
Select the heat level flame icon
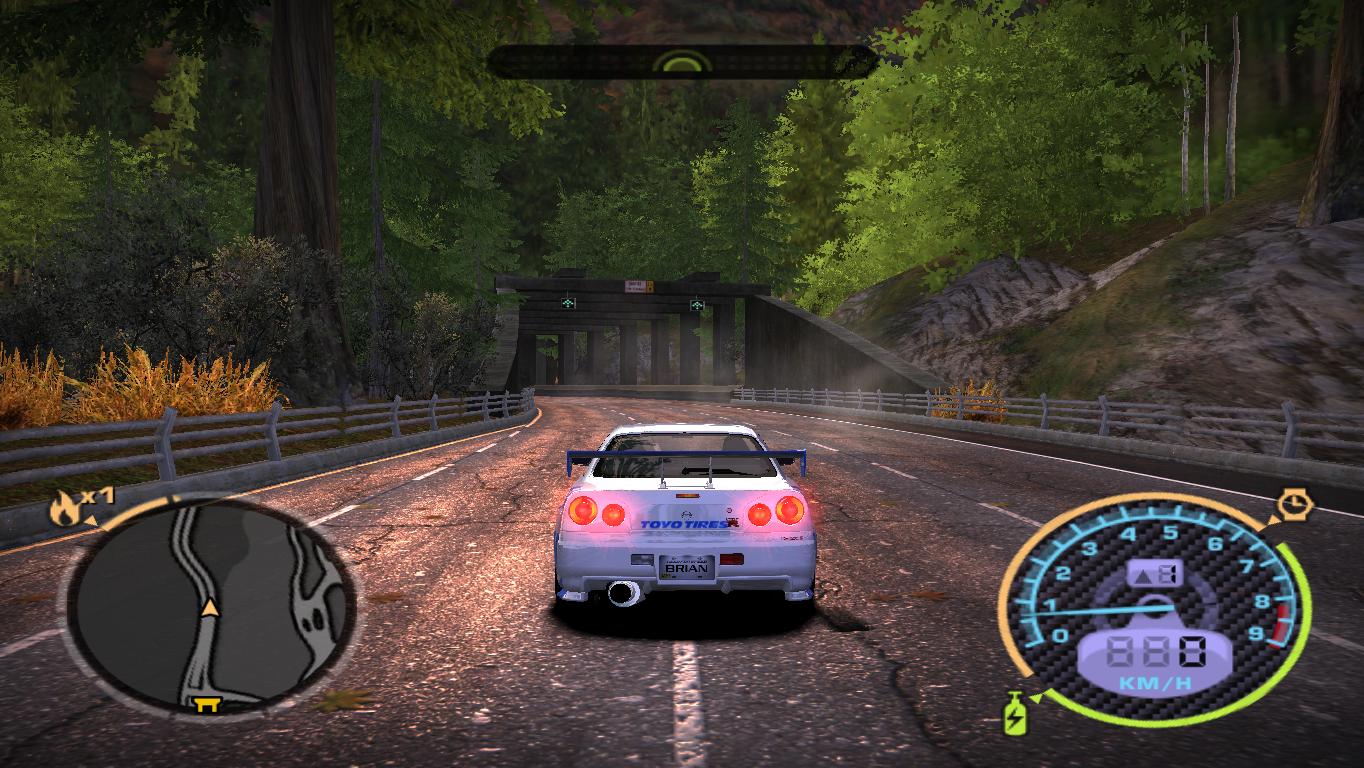[x=66, y=509]
